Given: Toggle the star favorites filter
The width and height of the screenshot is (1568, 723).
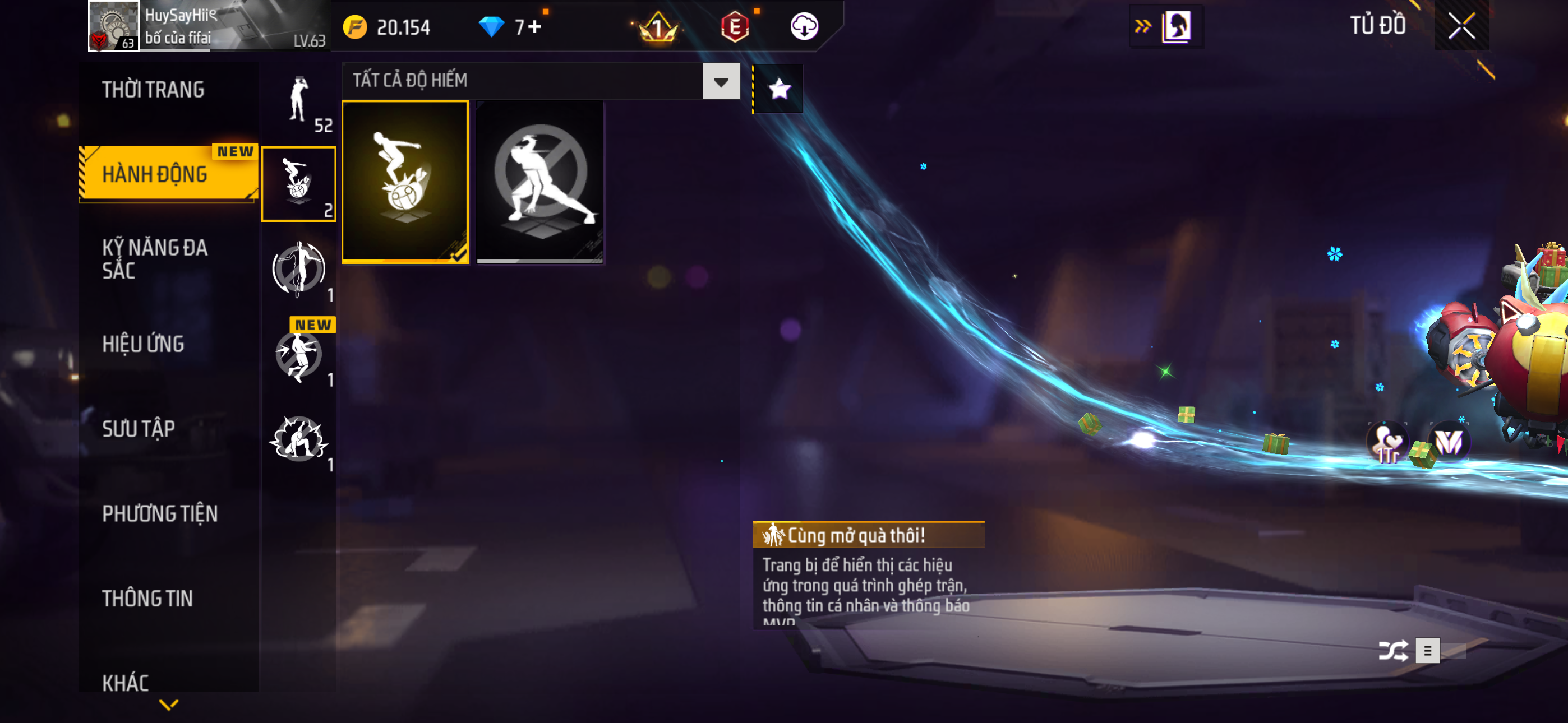Looking at the screenshot, I should [x=779, y=90].
